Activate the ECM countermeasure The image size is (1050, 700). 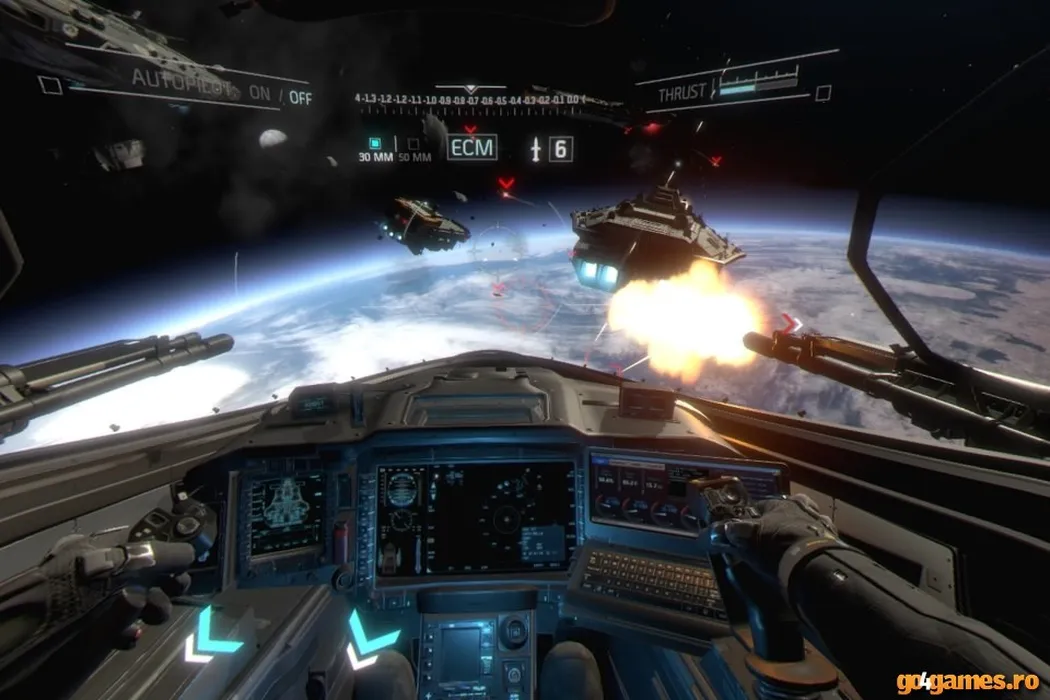(x=471, y=148)
